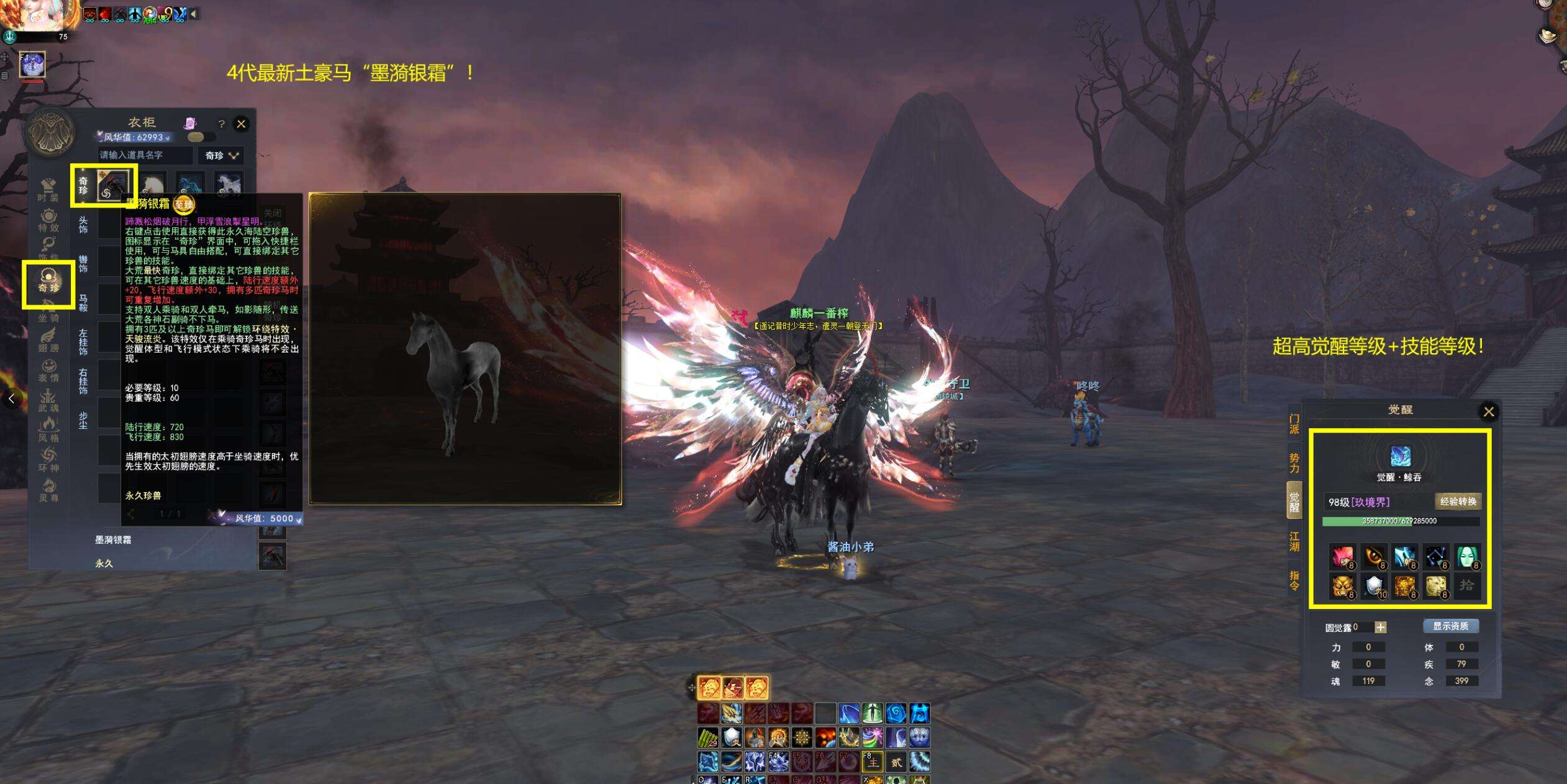Click the 经验转换 experience convert button

click(1458, 502)
